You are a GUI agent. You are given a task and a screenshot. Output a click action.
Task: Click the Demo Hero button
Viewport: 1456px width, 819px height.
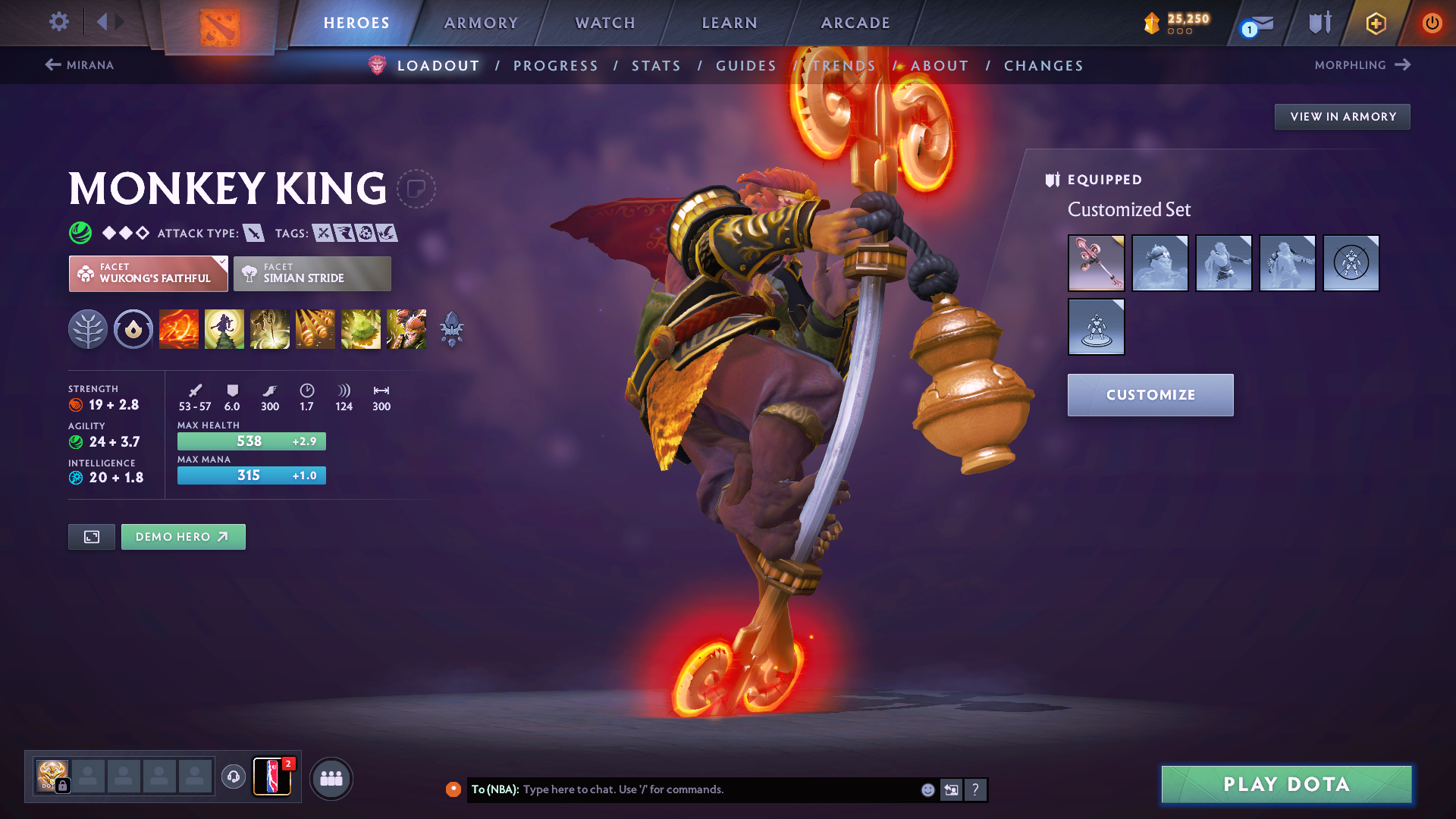click(183, 537)
